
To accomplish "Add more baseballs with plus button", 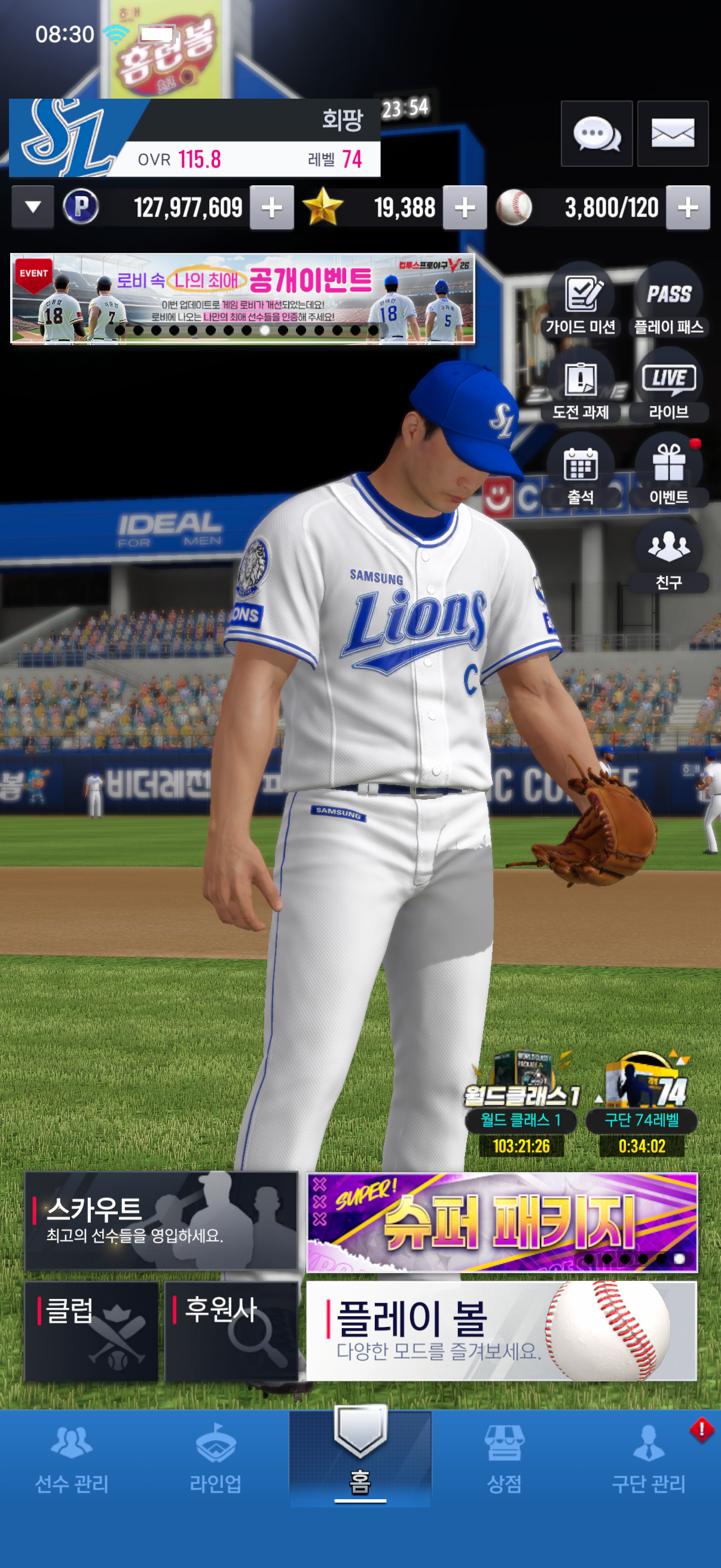I will [688, 208].
